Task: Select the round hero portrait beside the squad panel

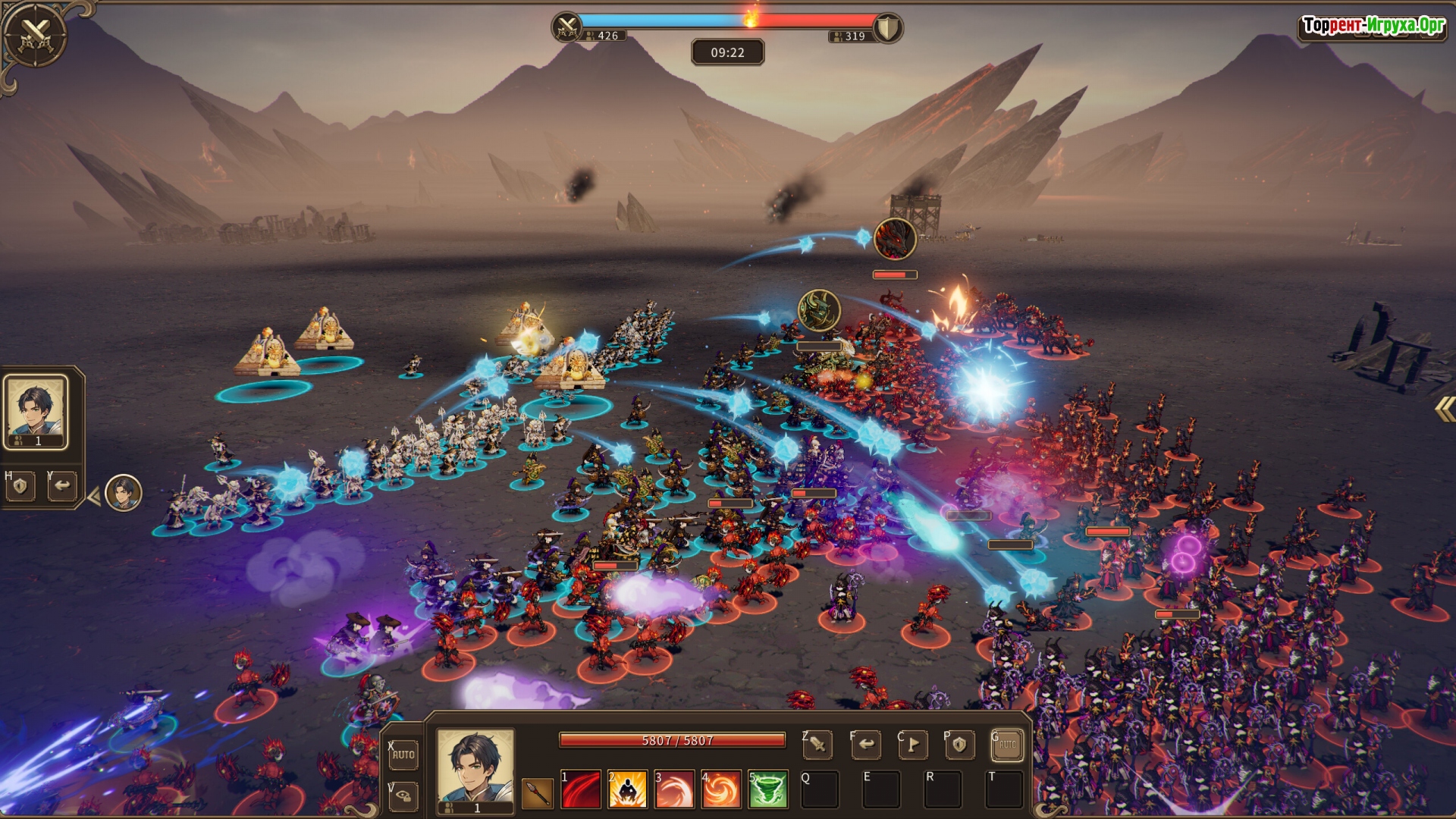Action: [124, 493]
